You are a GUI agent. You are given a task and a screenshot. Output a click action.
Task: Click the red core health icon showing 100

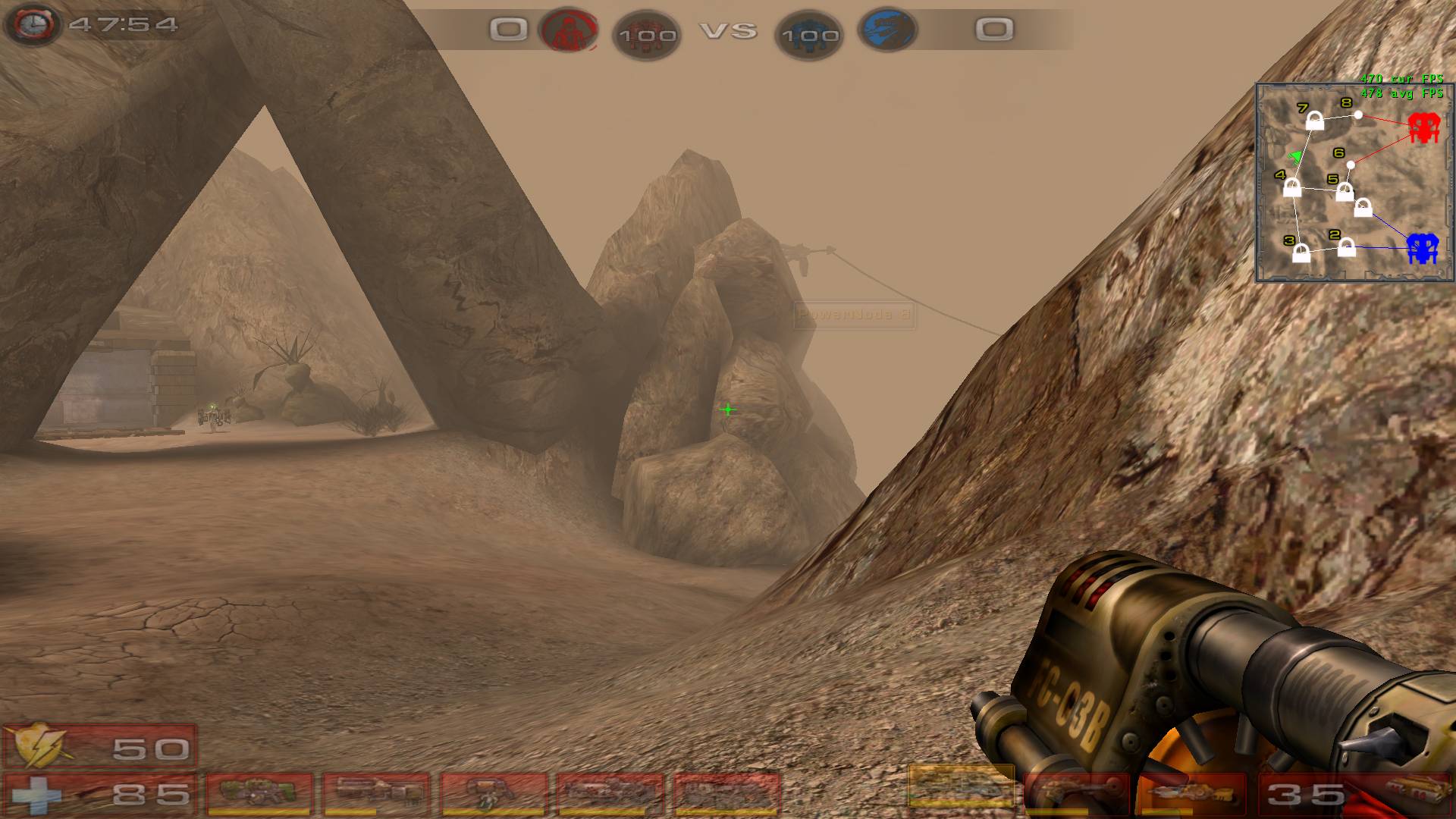coord(646,35)
